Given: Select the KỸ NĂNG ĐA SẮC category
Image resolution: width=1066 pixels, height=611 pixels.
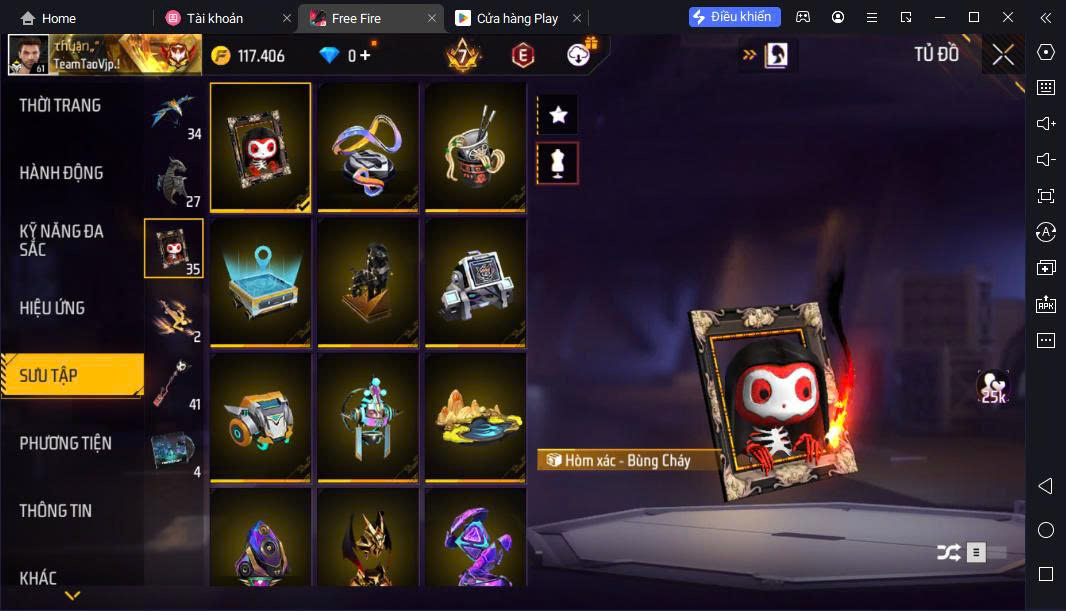Looking at the screenshot, I should tap(61, 240).
